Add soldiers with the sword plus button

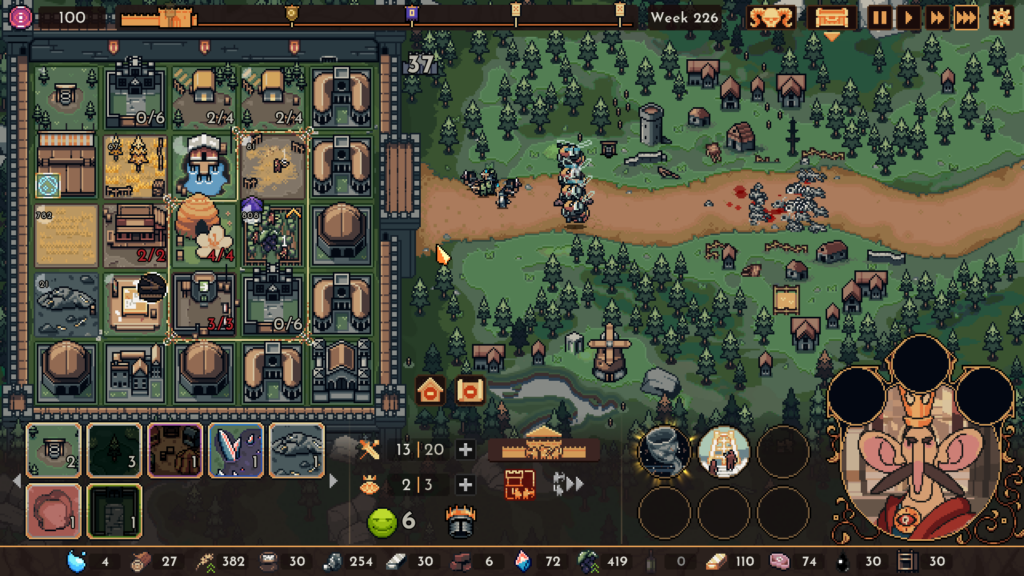point(465,450)
